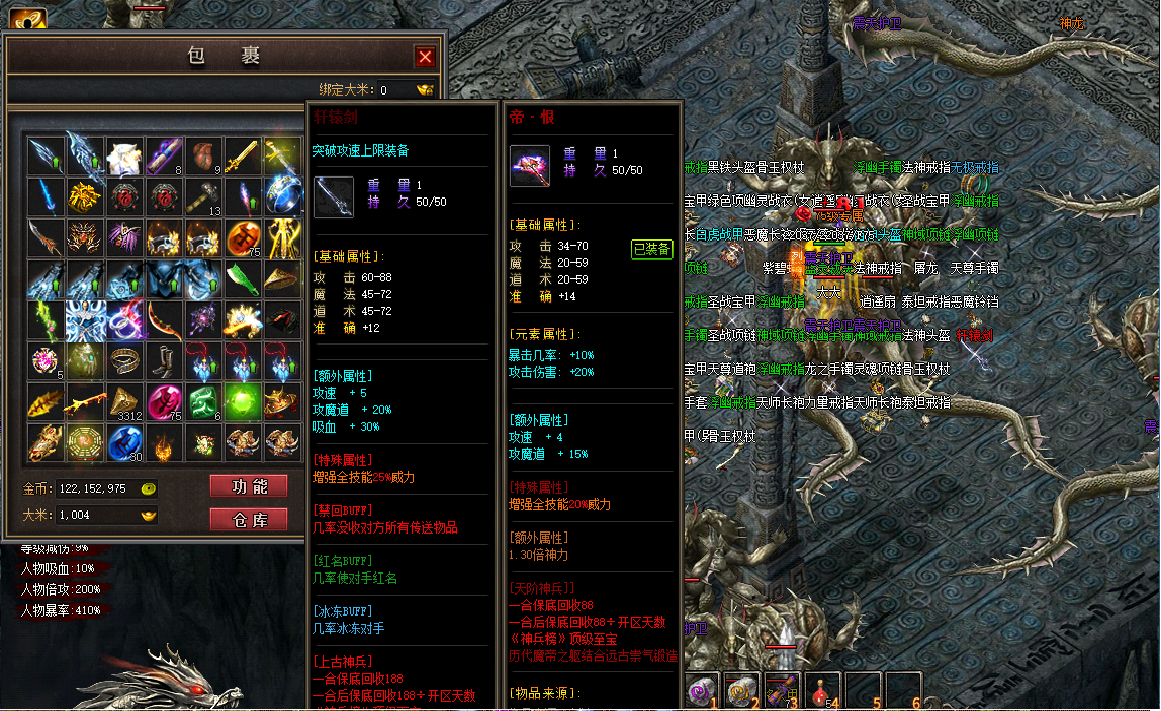Select the glowing green orb item
The height and width of the screenshot is (711, 1161).
[243, 402]
